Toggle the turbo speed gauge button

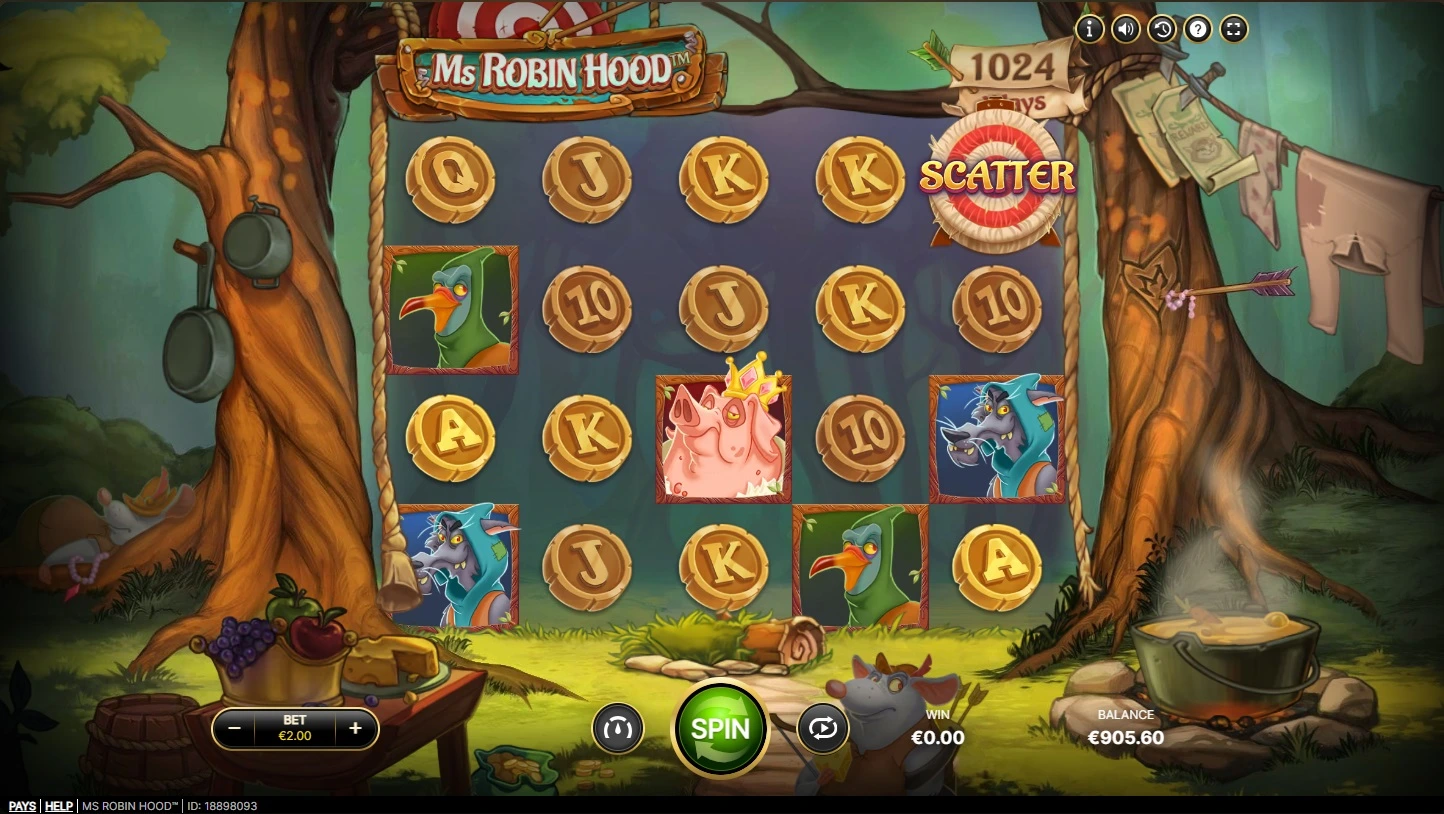tap(617, 728)
